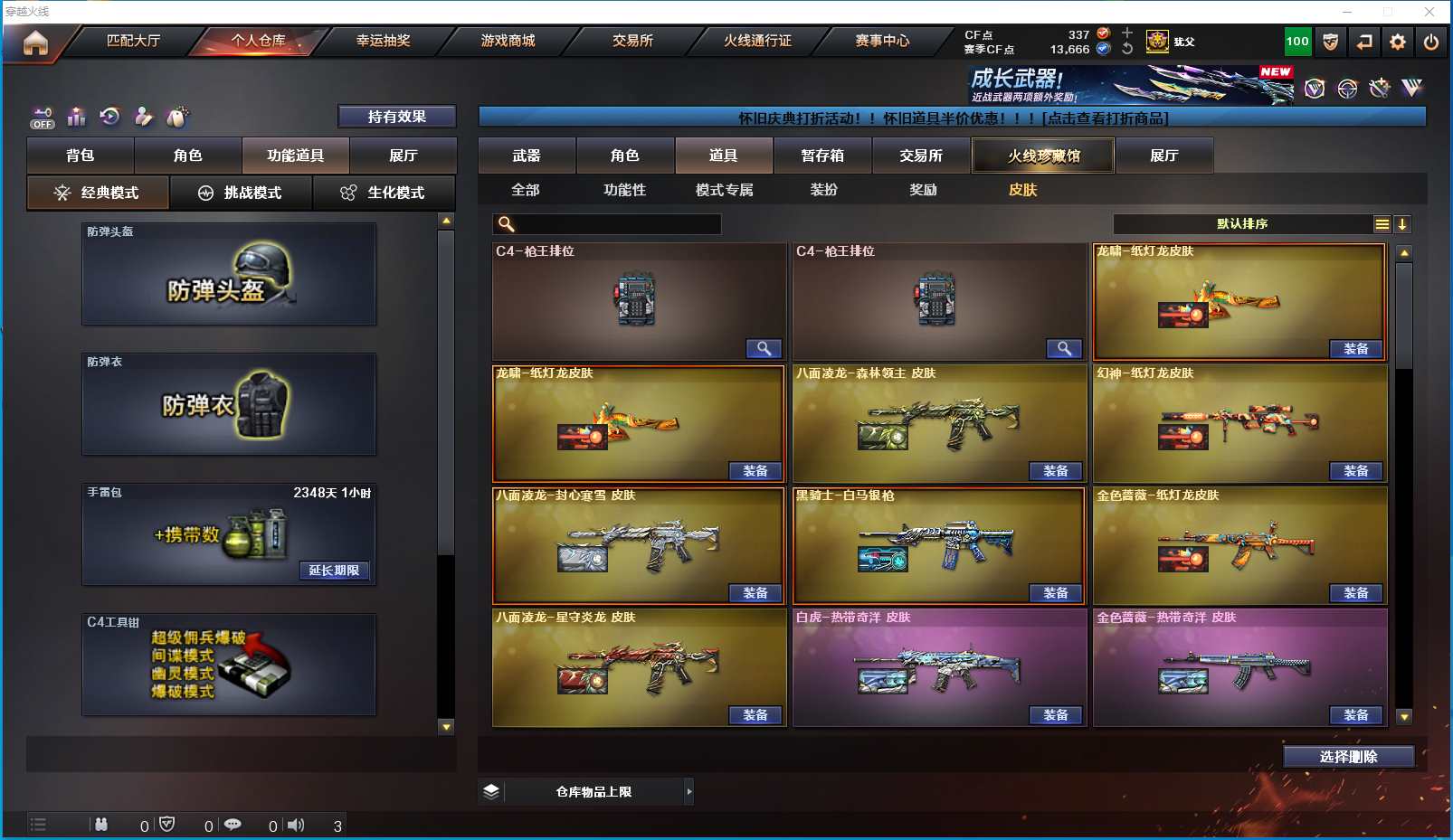
Task: Open the 默认排序 sort dropdown
Action: (x=1242, y=224)
